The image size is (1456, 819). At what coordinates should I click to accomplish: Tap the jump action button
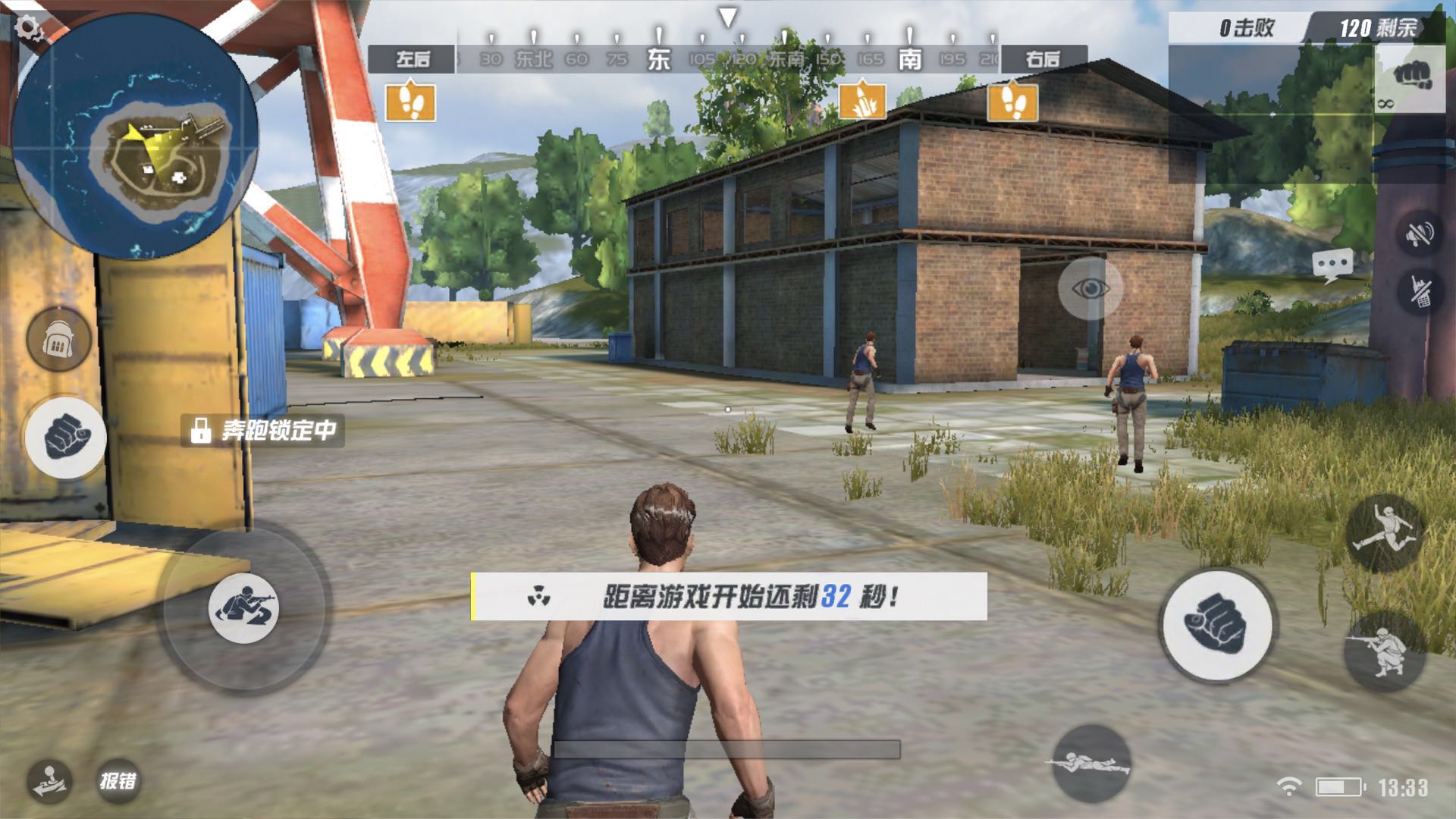pyautogui.click(x=1385, y=534)
